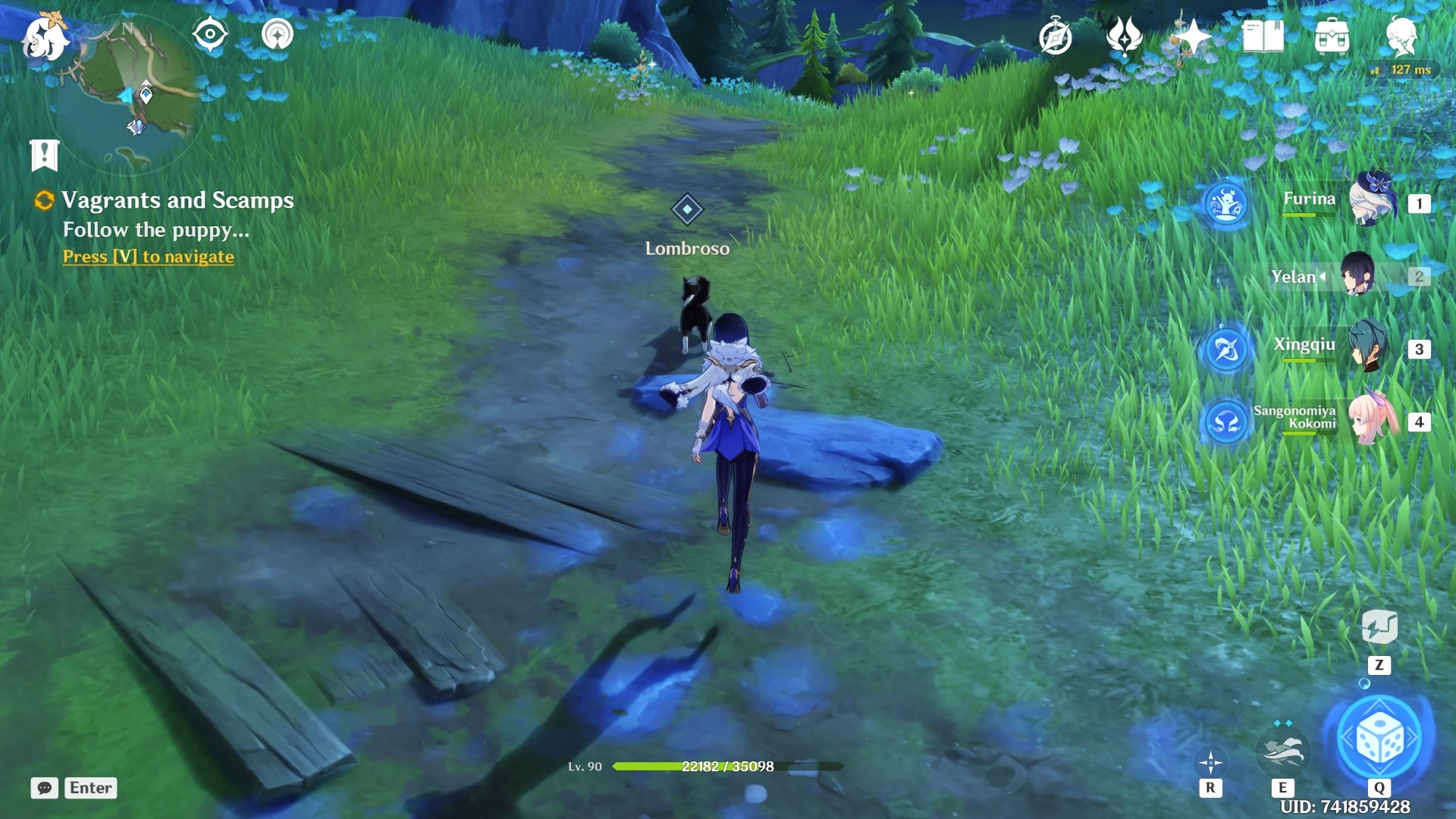Open the chat box
Image resolution: width=1456 pixels, height=819 pixels.
coord(74,788)
